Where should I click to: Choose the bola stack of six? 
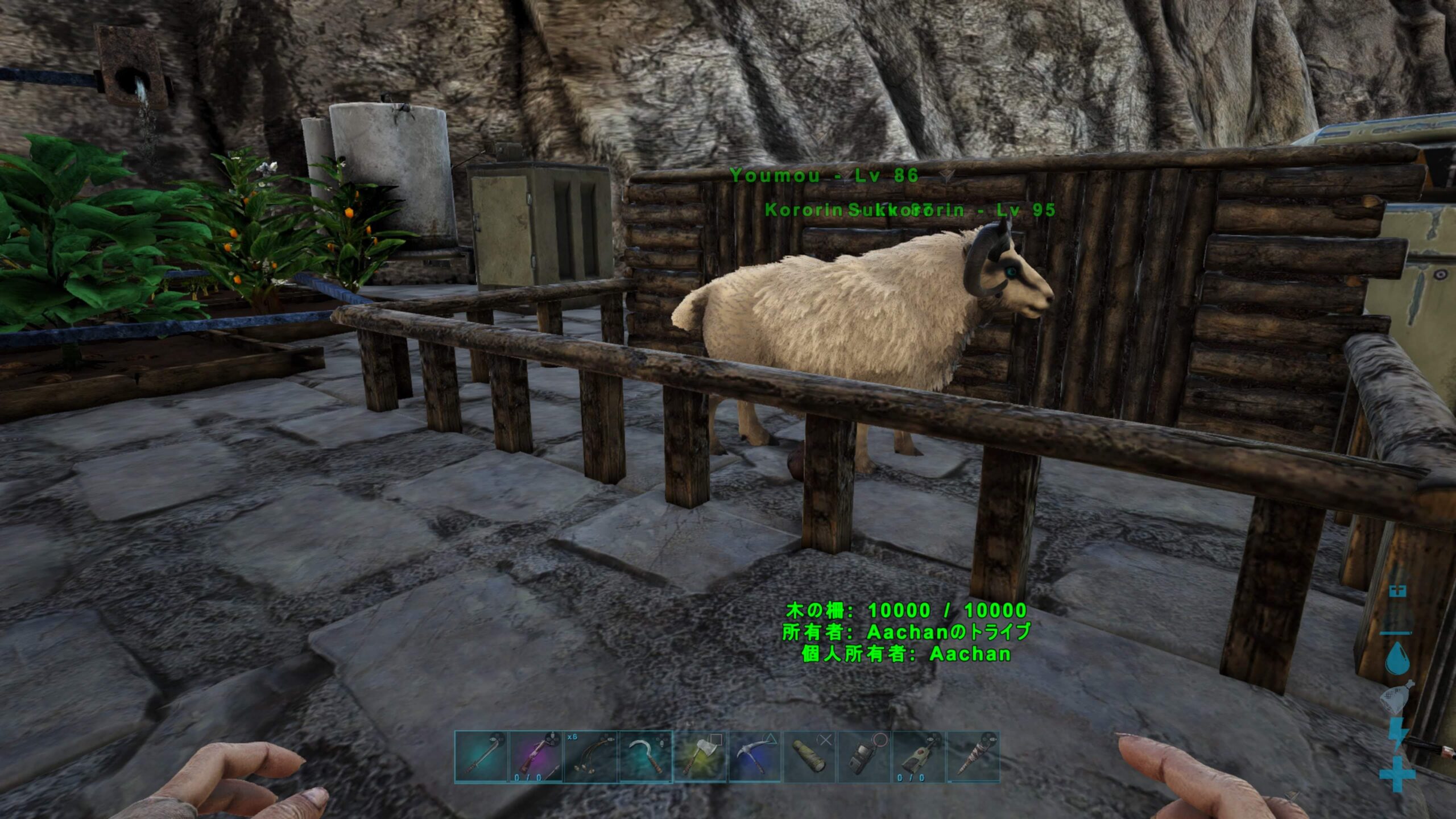click(x=591, y=757)
